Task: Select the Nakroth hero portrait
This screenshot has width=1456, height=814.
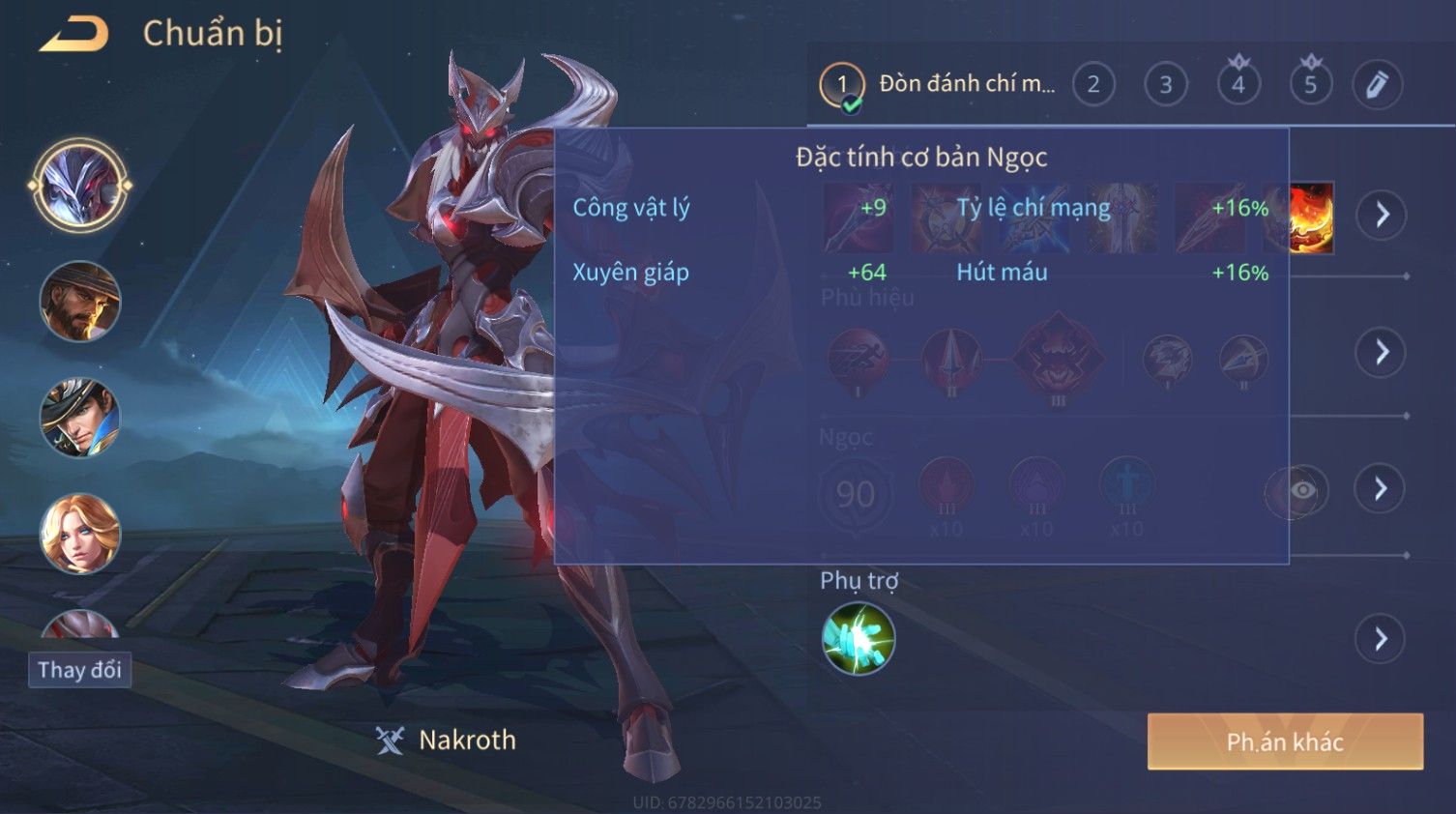Action: [80, 186]
